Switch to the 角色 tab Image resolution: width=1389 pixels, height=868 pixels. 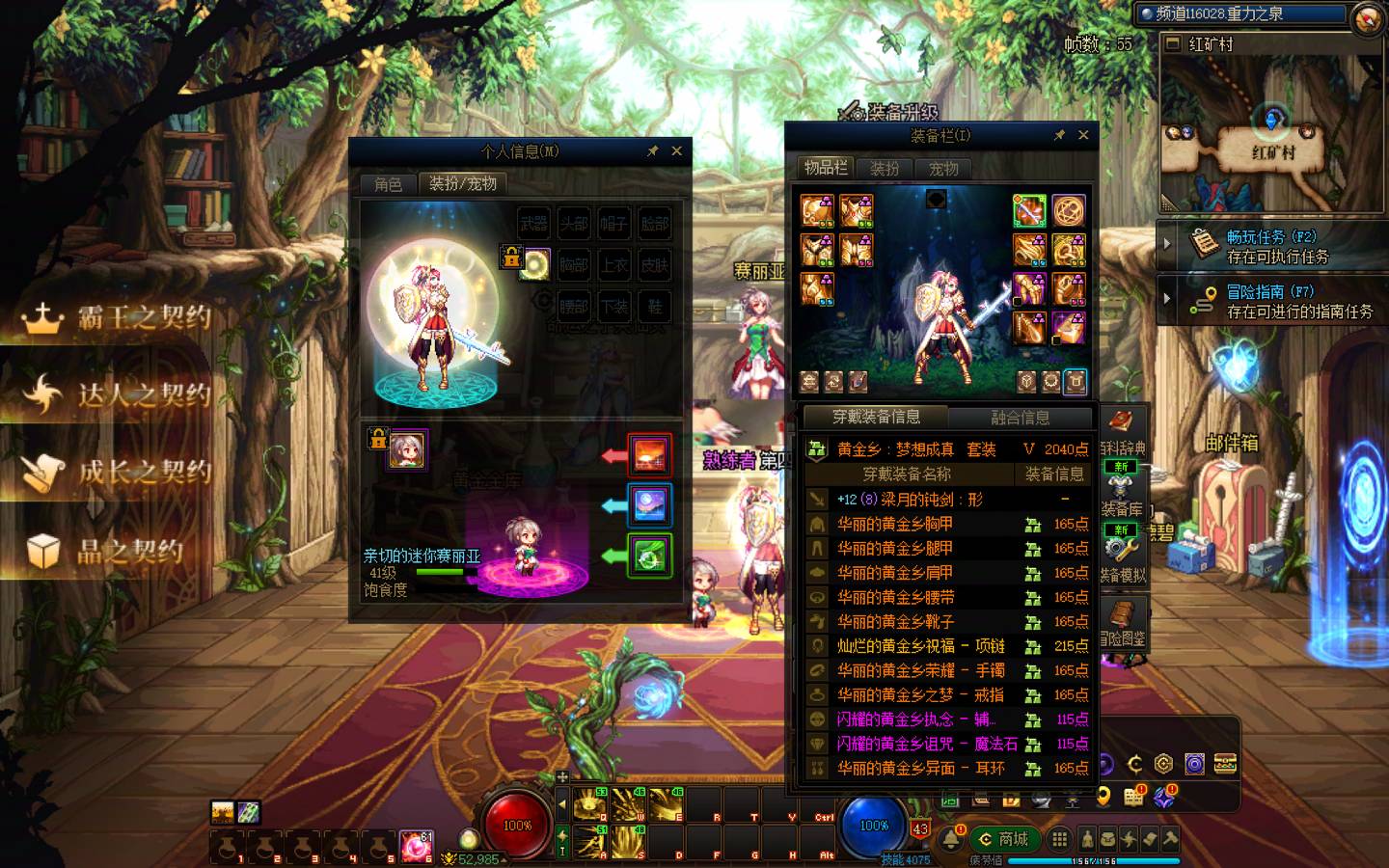coord(388,183)
